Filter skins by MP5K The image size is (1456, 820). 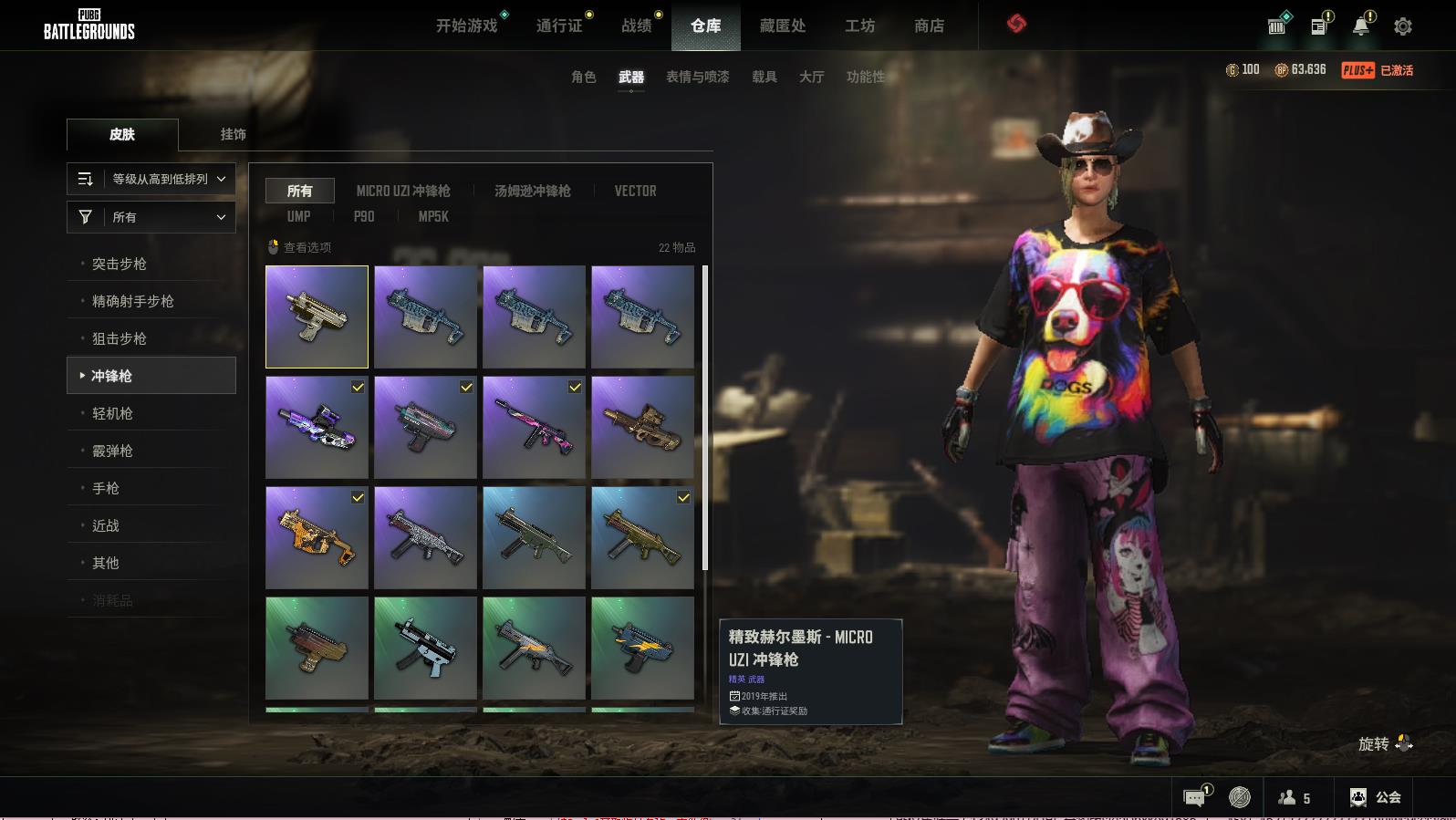[x=433, y=216]
